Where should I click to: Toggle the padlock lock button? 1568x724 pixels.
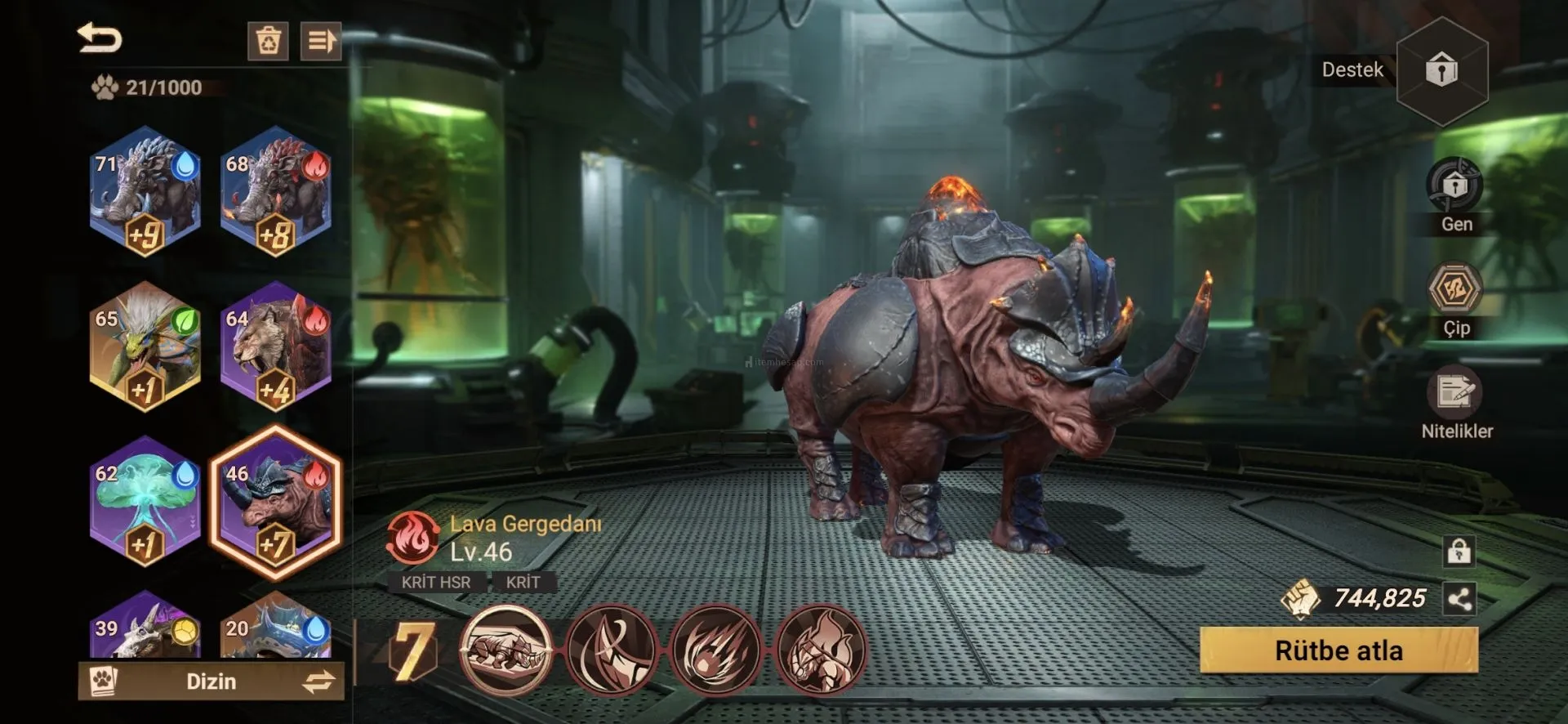[x=1459, y=552]
